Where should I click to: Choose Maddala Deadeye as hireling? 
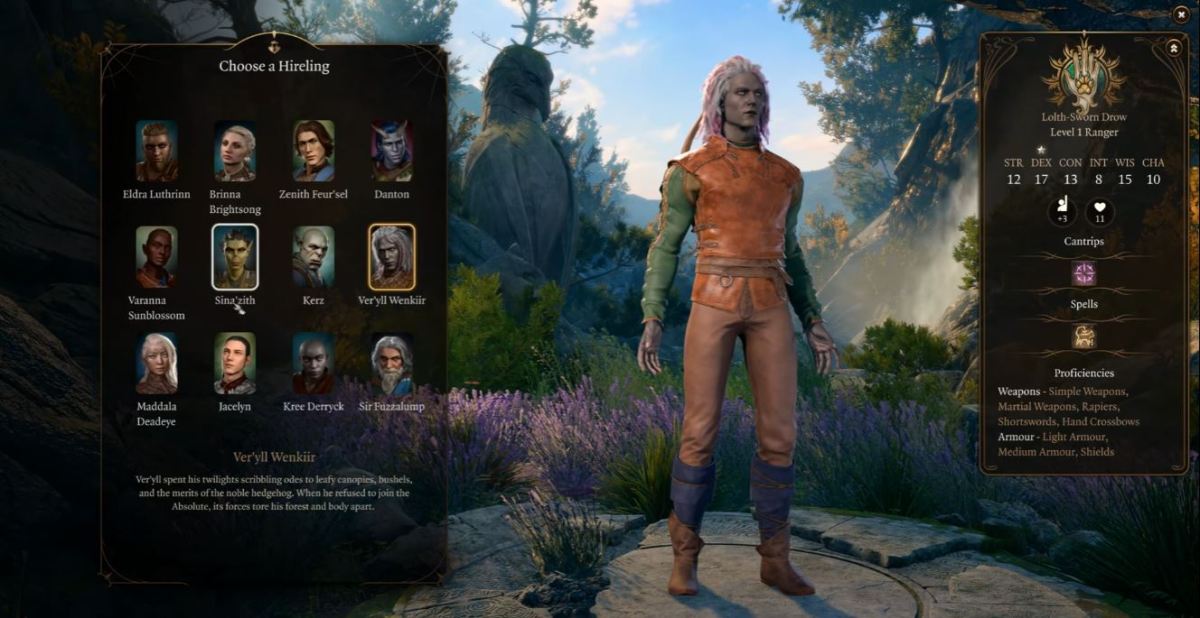tap(157, 363)
